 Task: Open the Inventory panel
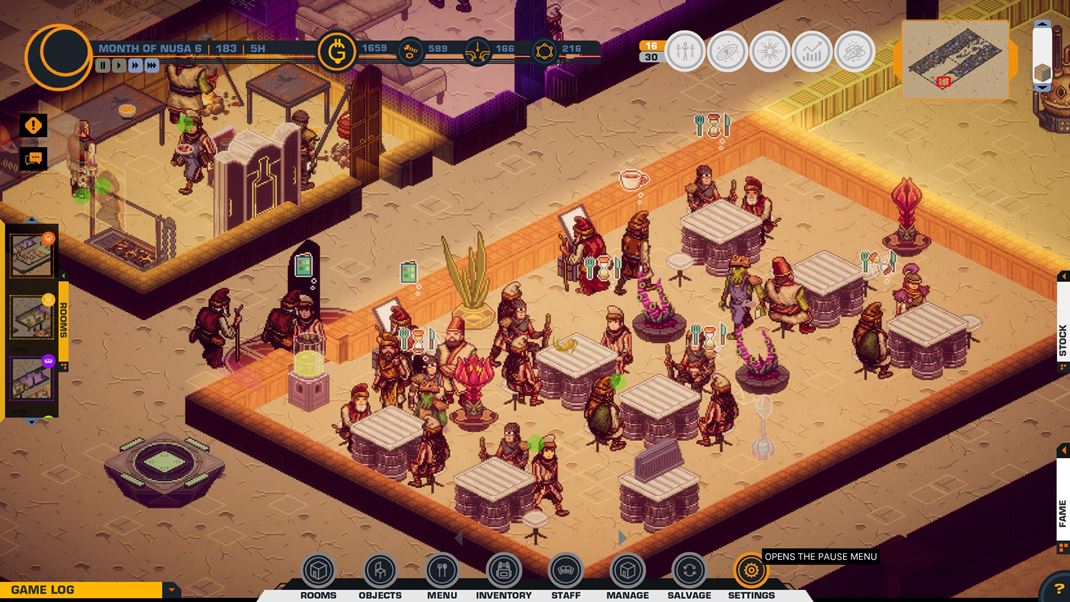point(504,571)
